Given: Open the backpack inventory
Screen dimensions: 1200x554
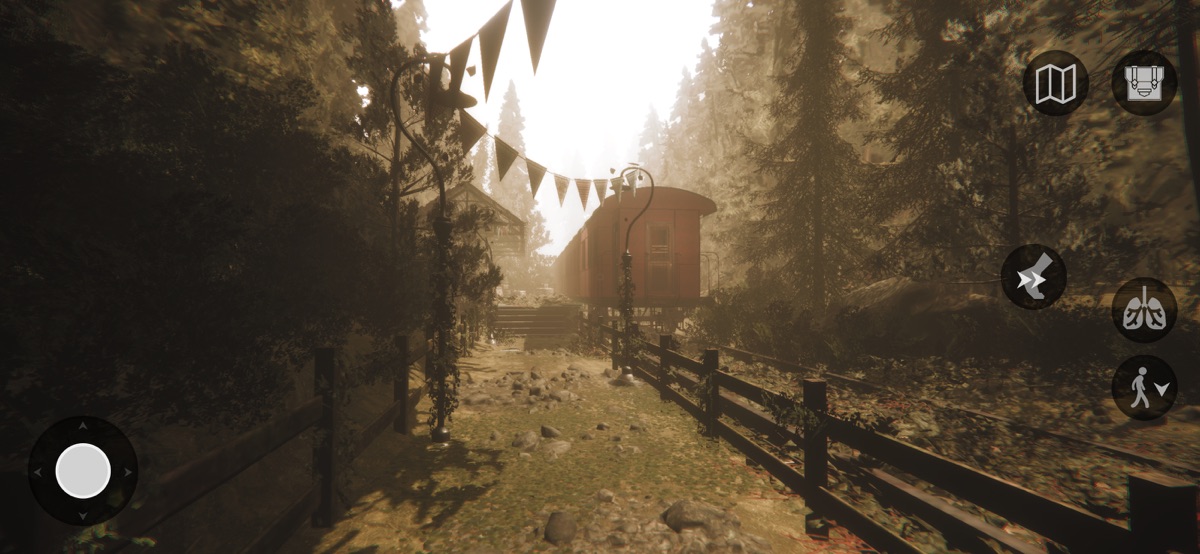Looking at the screenshot, I should [x=1144, y=83].
